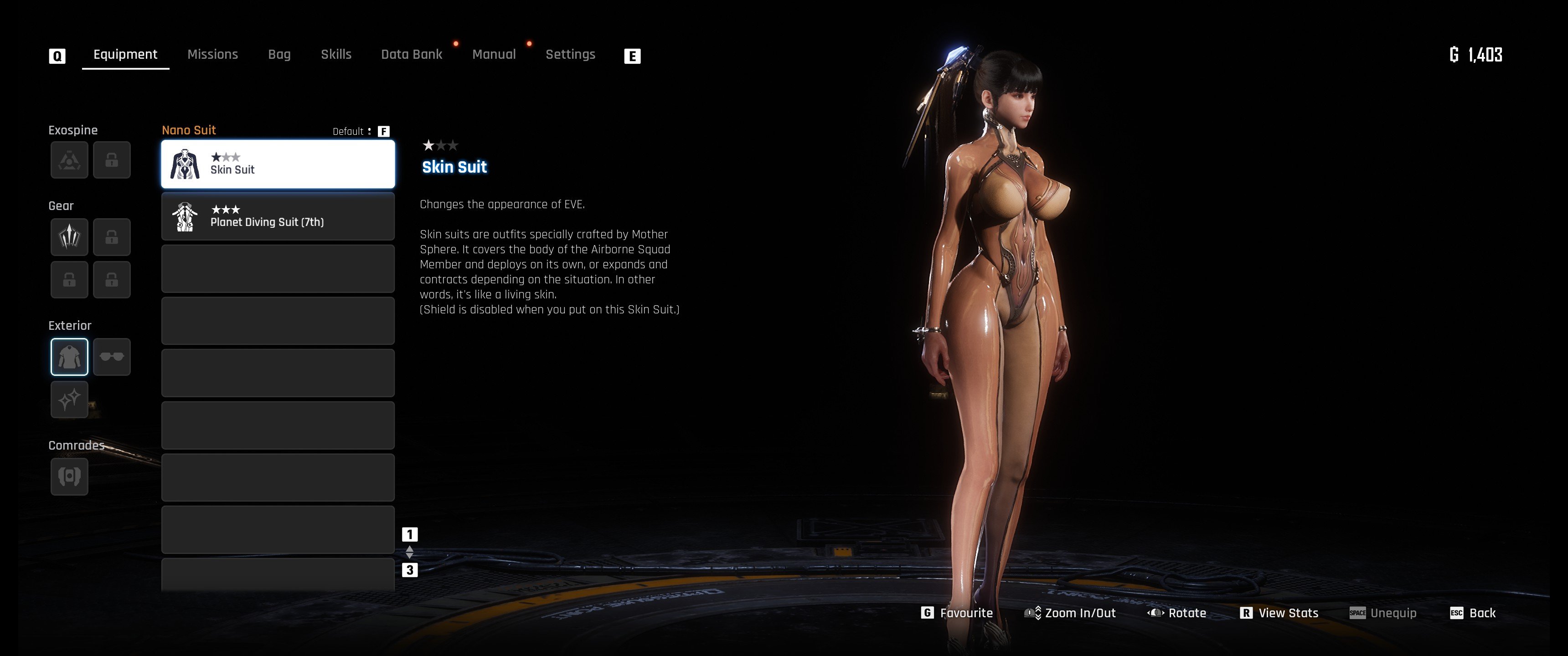Image resolution: width=1568 pixels, height=656 pixels.
Task: Select the equipped Exospine slot
Action: point(69,160)
